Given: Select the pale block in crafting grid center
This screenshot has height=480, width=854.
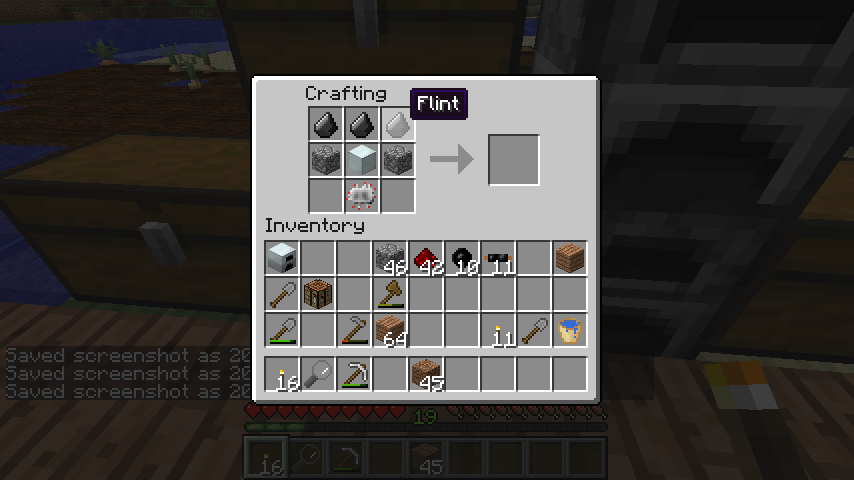Looking at the screenshot, I should click(361, 160).
